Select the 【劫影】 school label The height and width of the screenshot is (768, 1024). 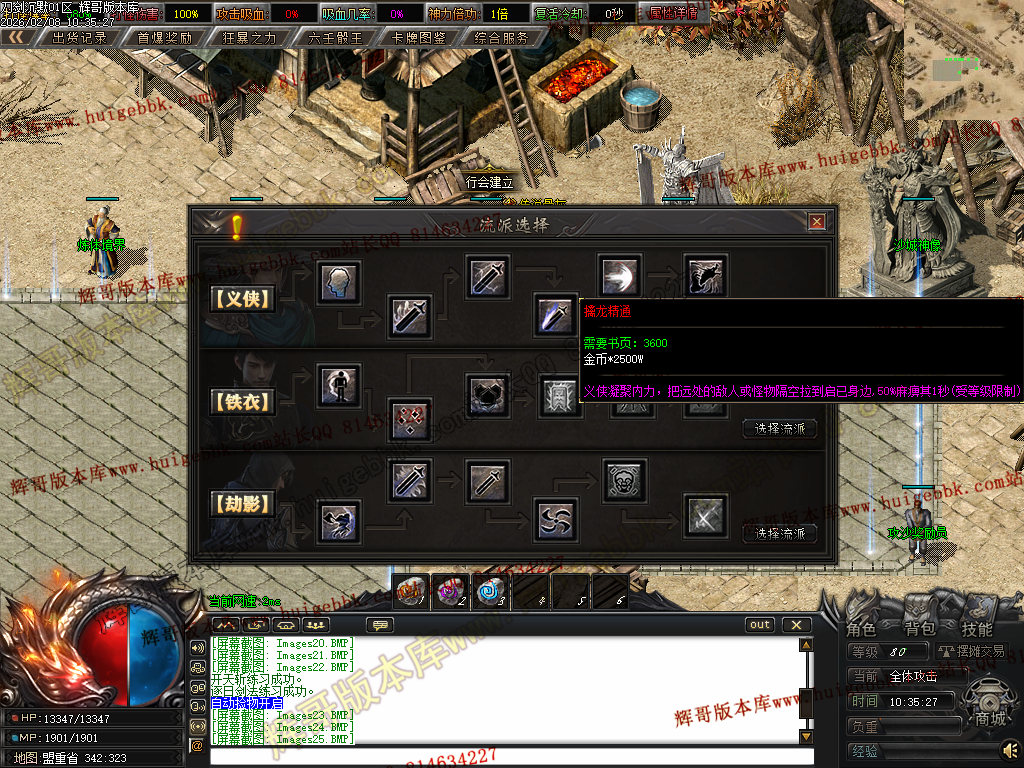[x=242, y=505]
